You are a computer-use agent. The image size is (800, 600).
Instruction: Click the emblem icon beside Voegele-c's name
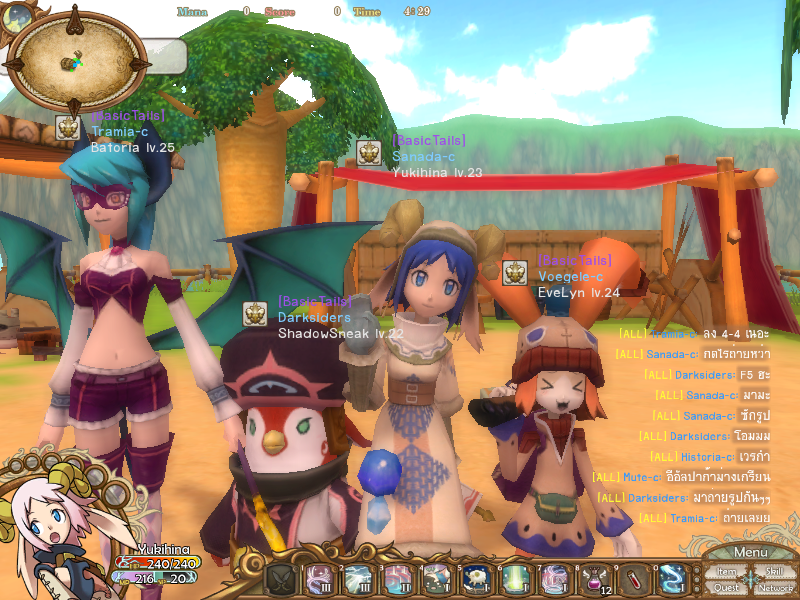(x=515, y=272)
